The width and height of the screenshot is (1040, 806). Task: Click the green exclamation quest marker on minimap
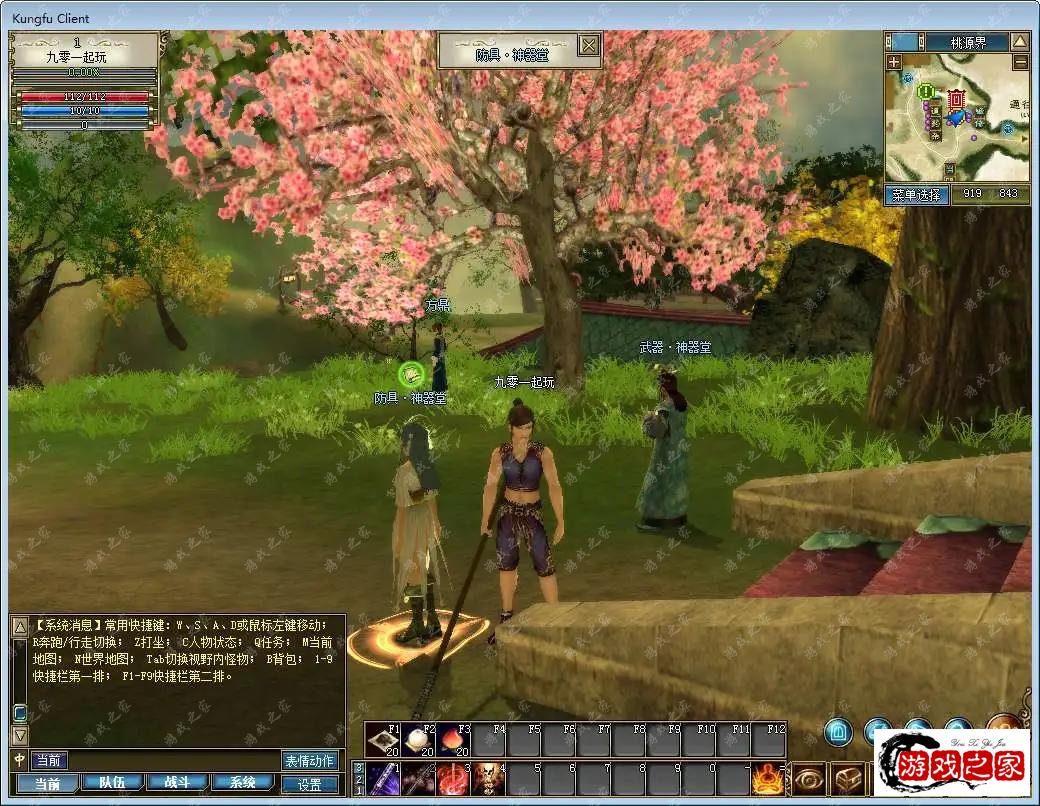pyautogui.click(x=927, y=92)
